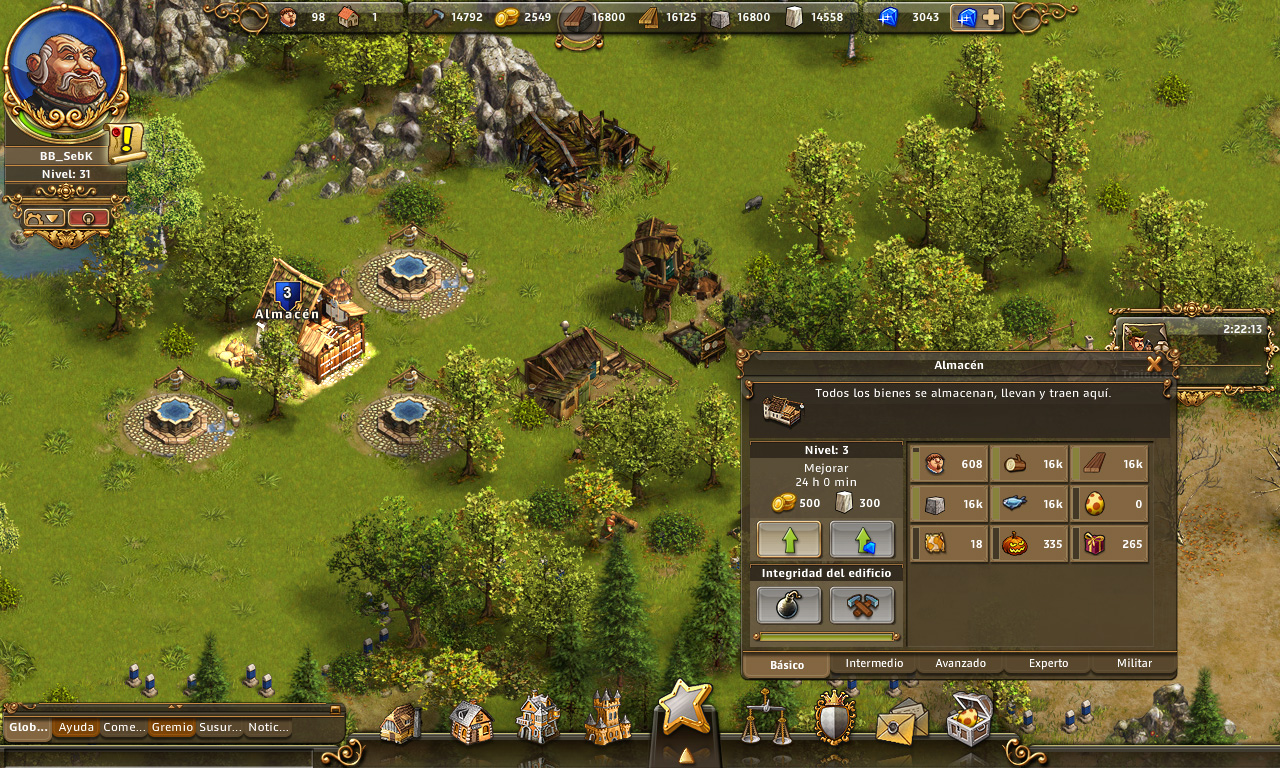Select the Militar tab

[x=1134, y=663]
